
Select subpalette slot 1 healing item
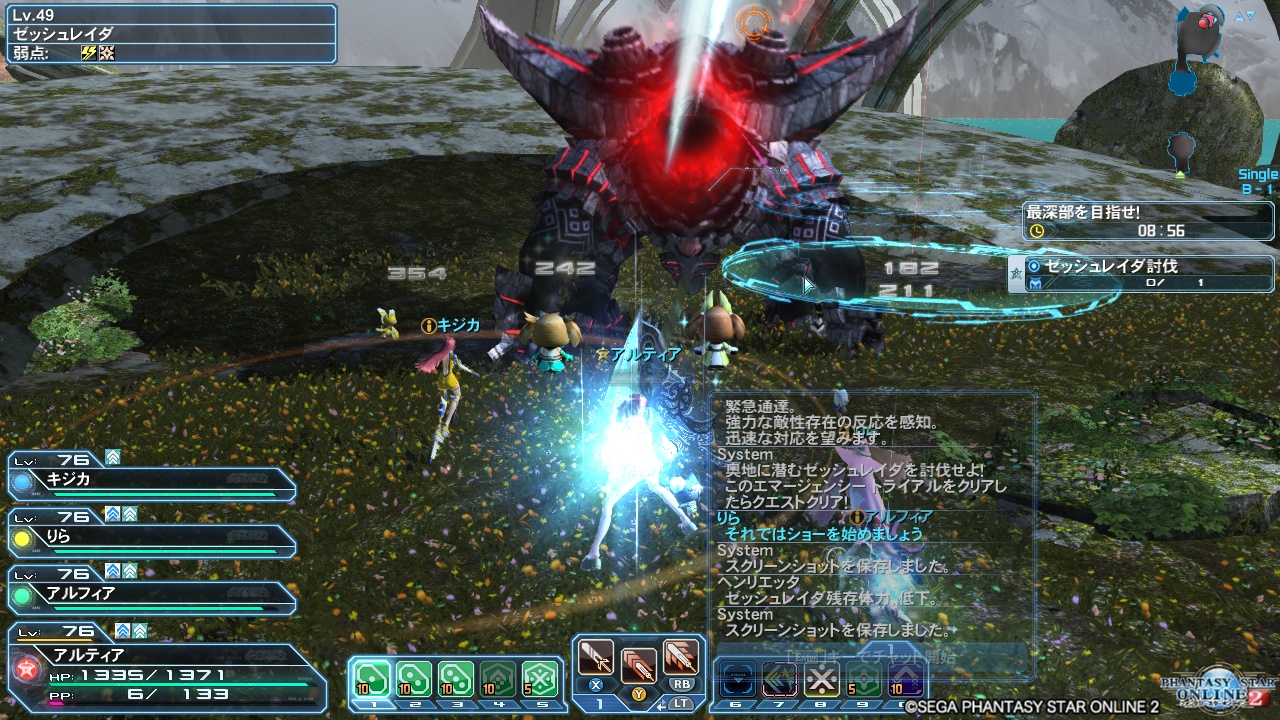(x=372, y=676)
